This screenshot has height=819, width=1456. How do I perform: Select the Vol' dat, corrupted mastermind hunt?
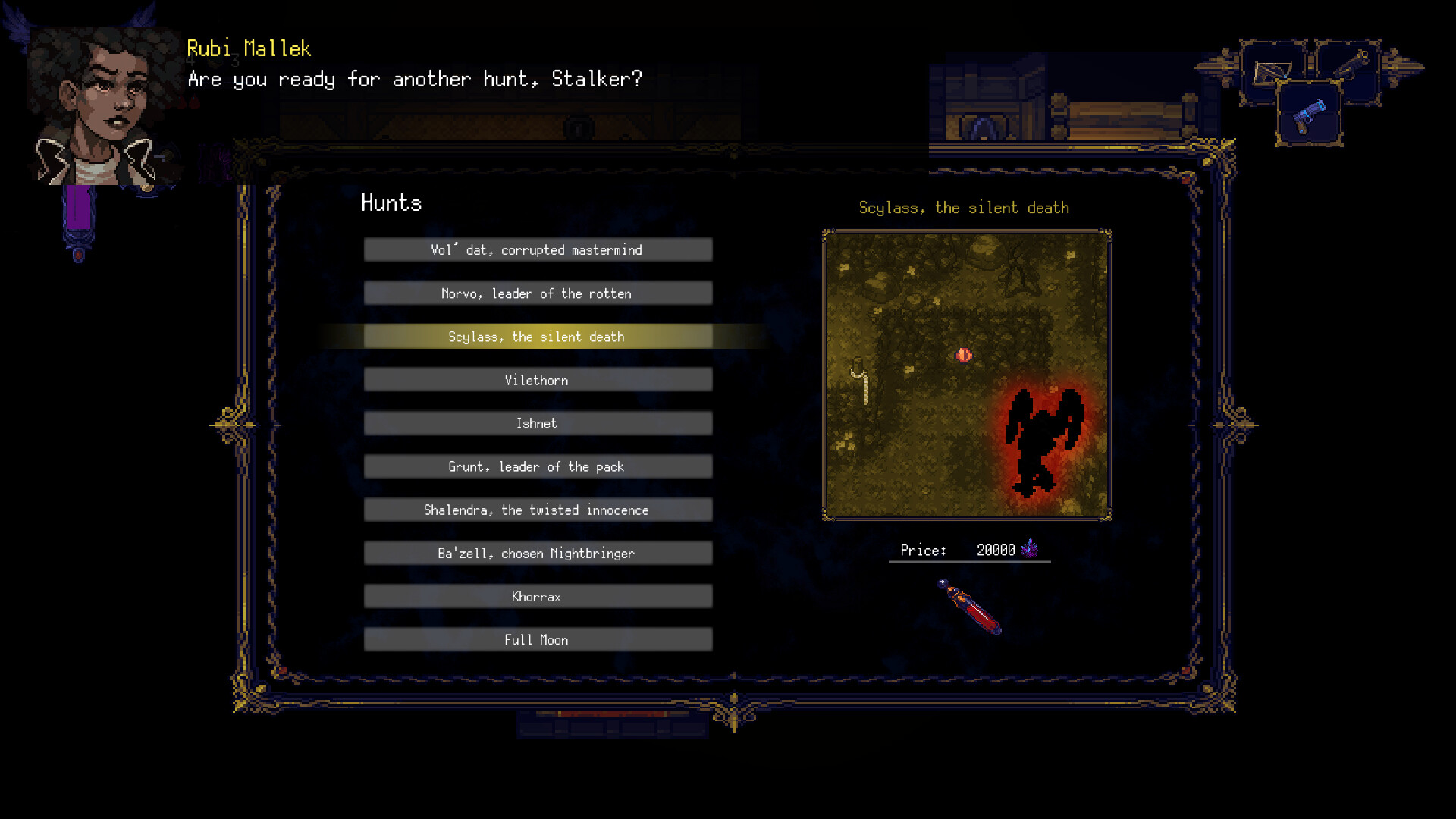coord(538,249)
